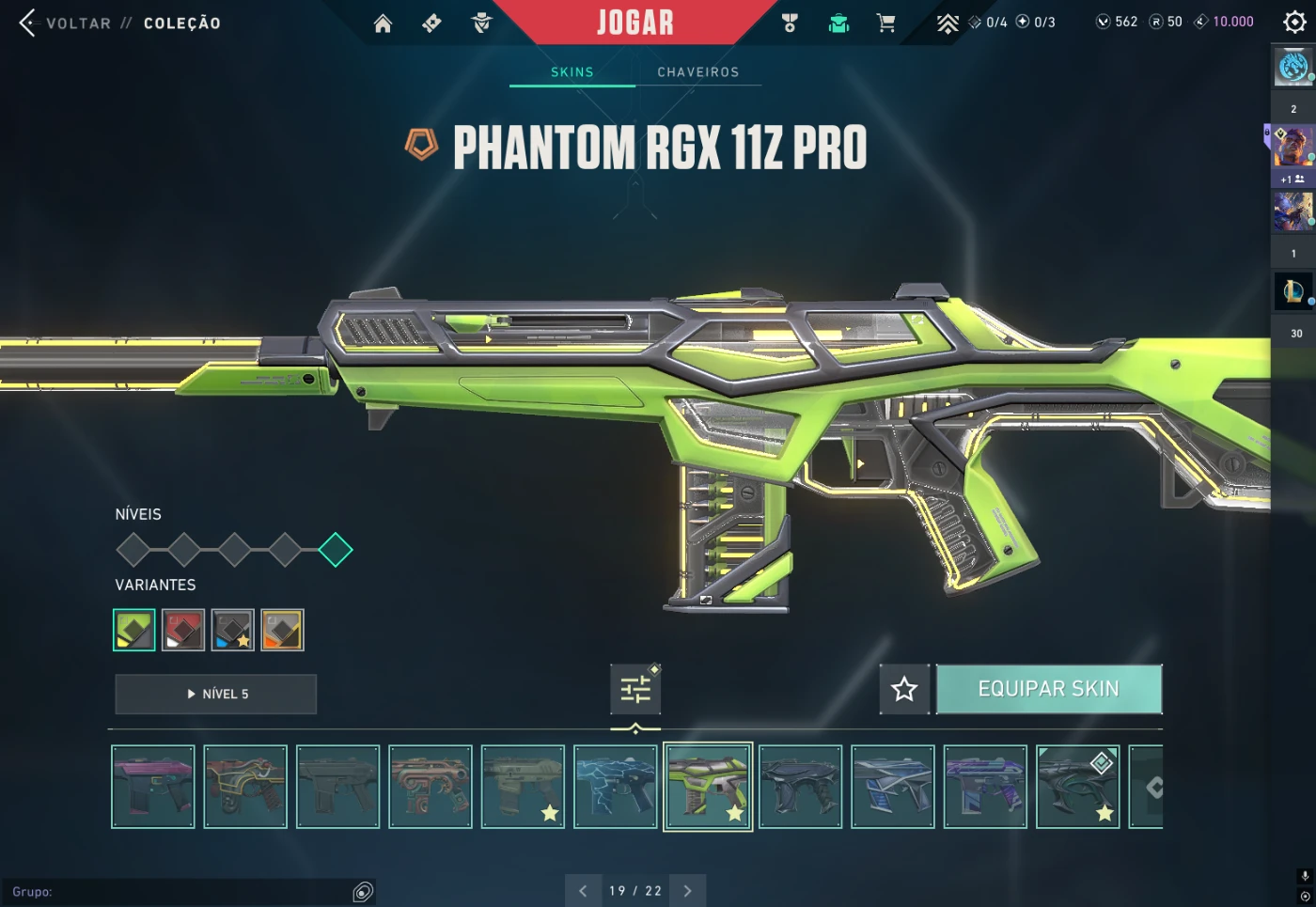
Task: Choose the blue variant swatch
Action: click(x=232, y=630)
